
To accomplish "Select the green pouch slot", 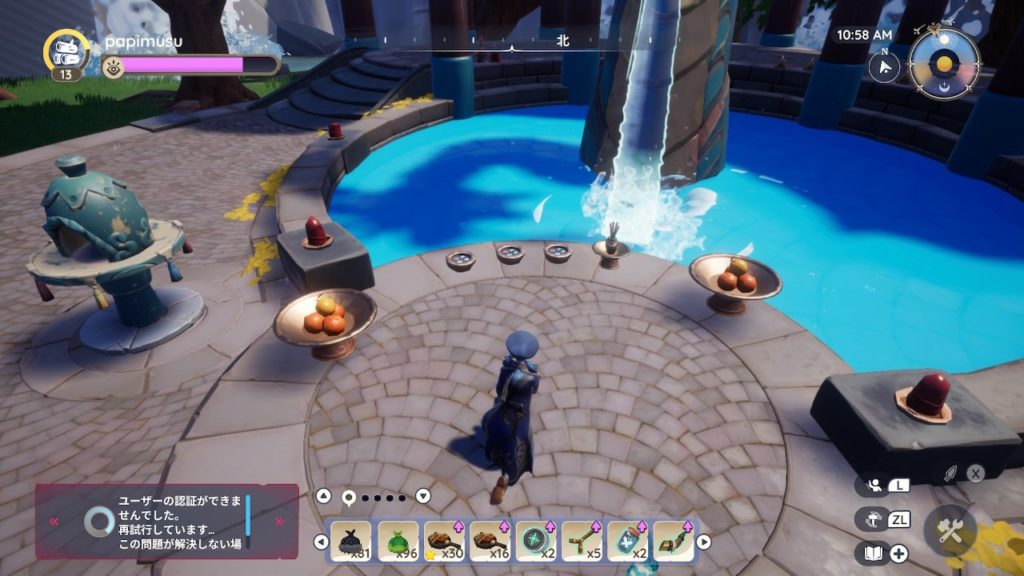I will pos(399,540).
